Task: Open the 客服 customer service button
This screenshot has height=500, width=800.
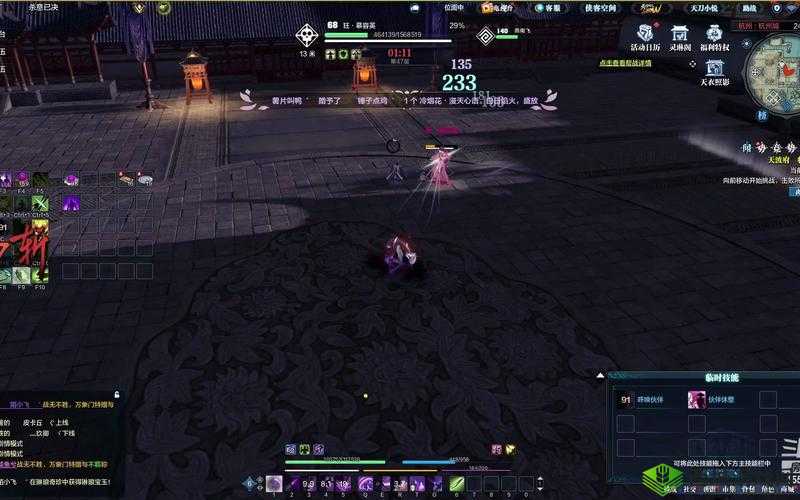Action: coord(541,7)
